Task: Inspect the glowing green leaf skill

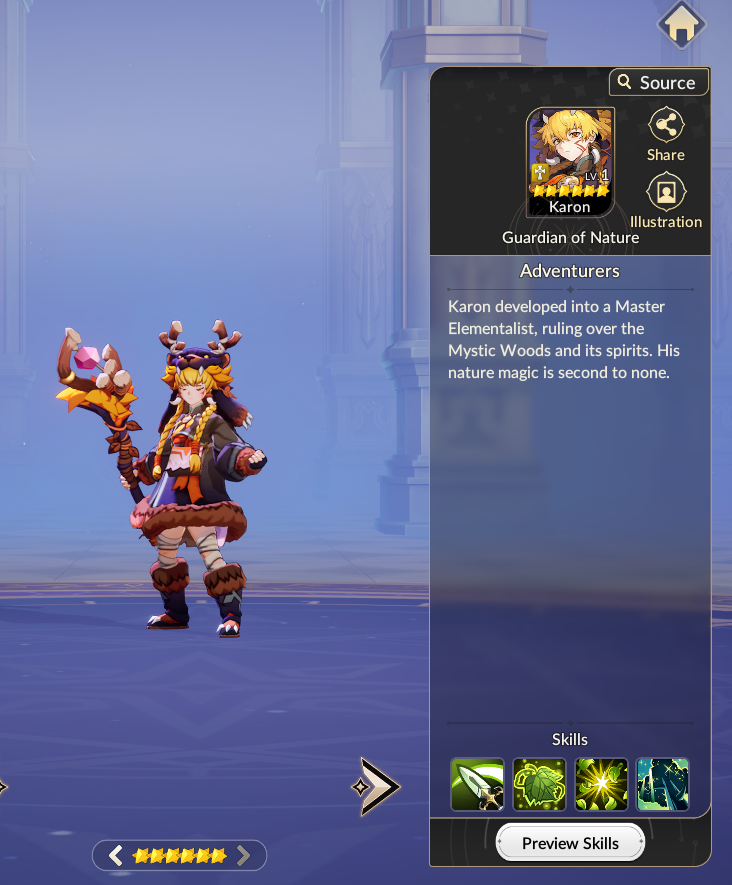Action: click(540, 784)
